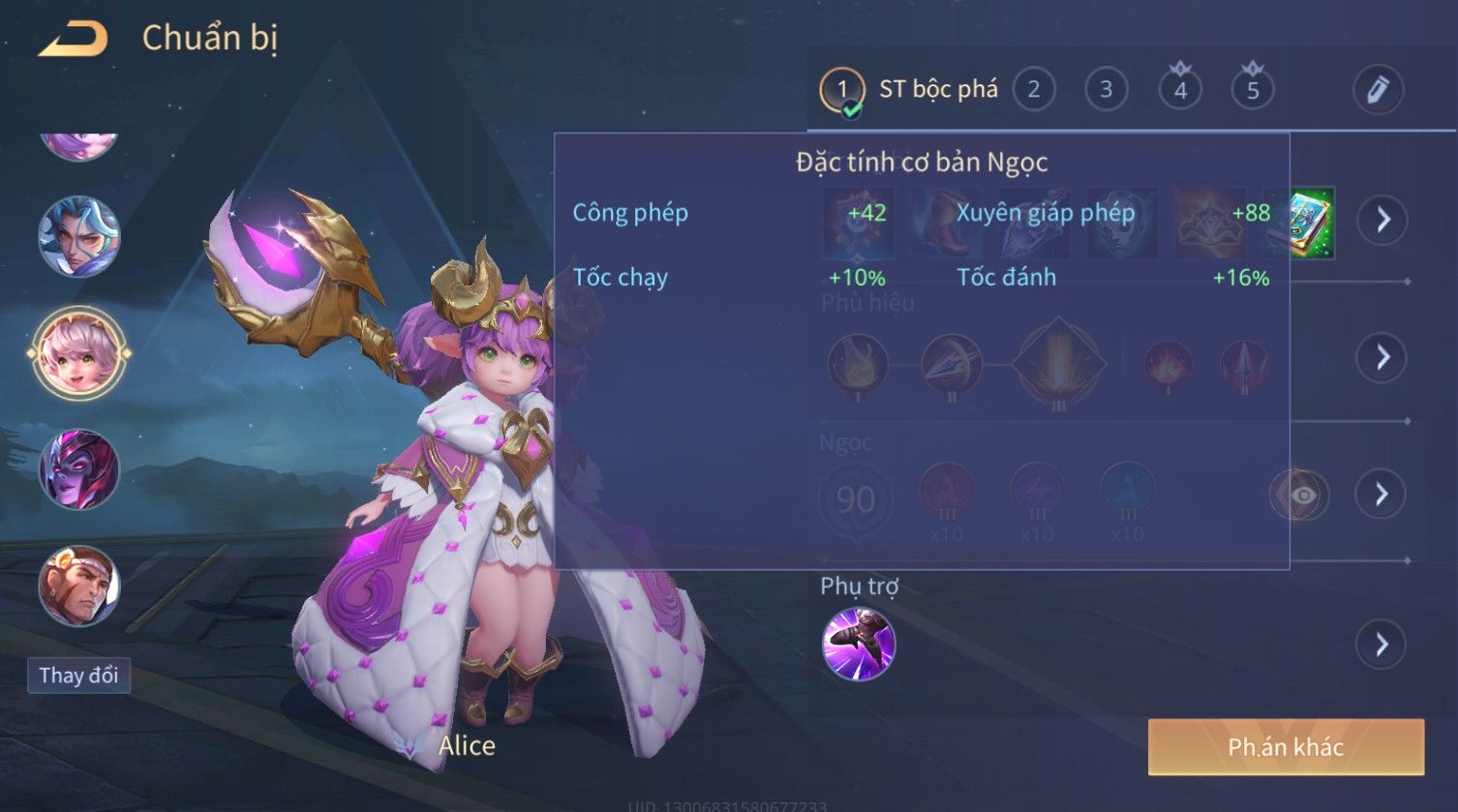Image resolution: width=1458 pixels, height=812 pixels.
Task: Toggle the eye icon for rune stats
Action: [1302, 496]
